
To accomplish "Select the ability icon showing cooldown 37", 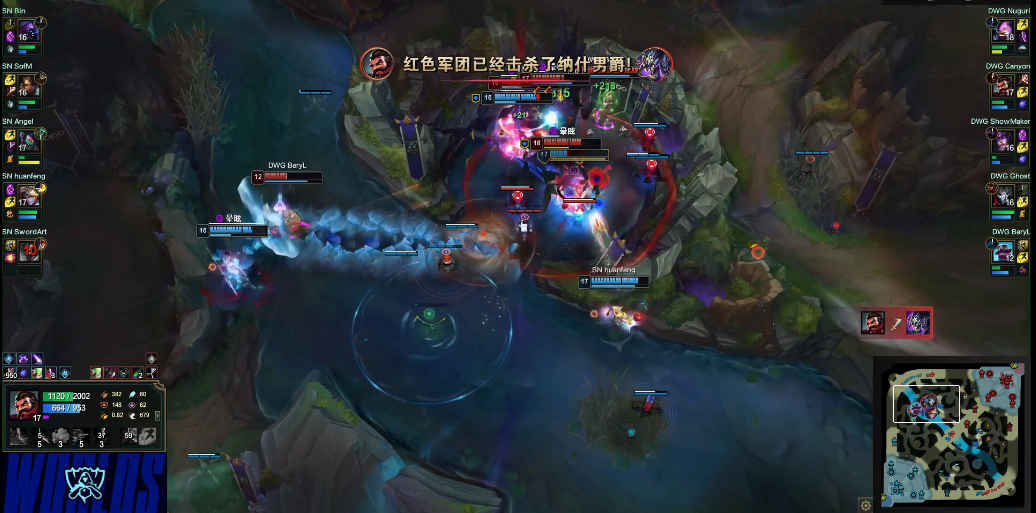I will coord(104,435).
